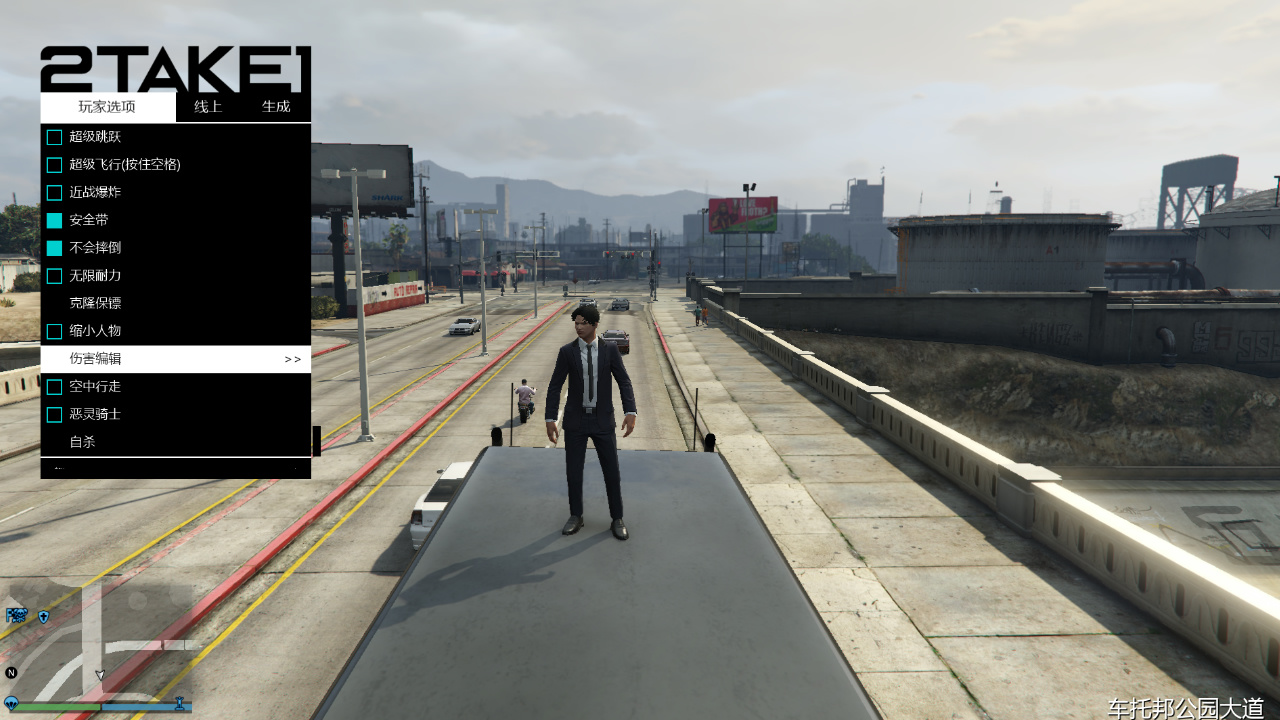
Task: Select the 自杀 menu entry
Action: click(x=83, y=442)
